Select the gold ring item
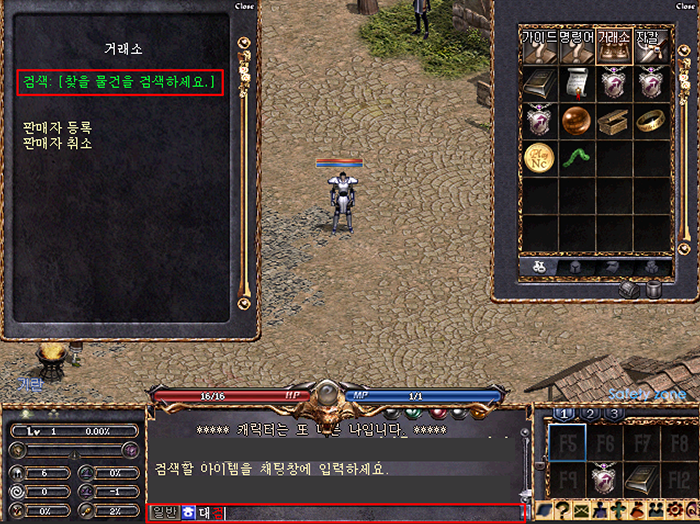 point(648,121)
